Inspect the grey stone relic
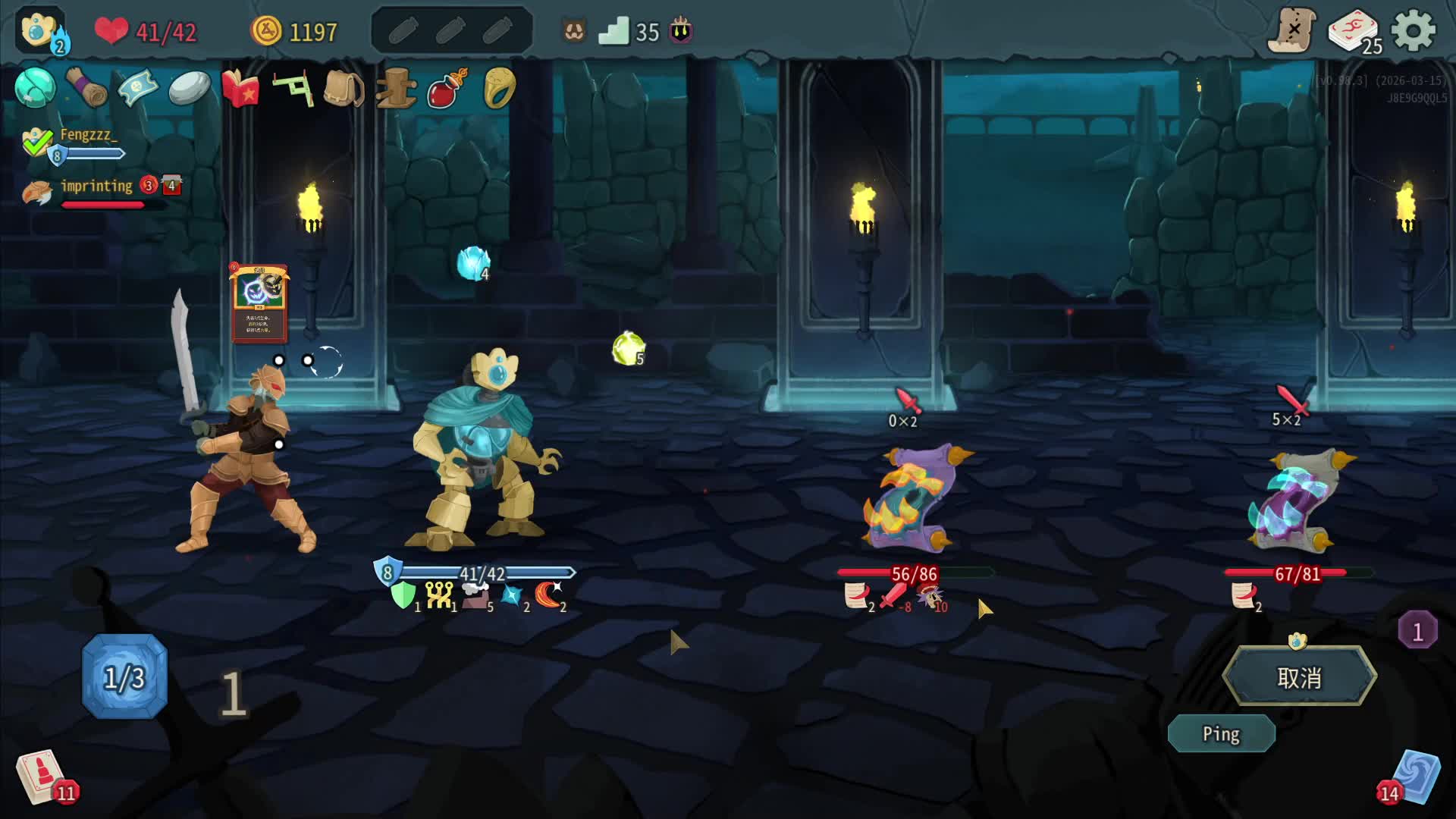The height and width of the screenshot is (819, 1456). coord(190,89)
